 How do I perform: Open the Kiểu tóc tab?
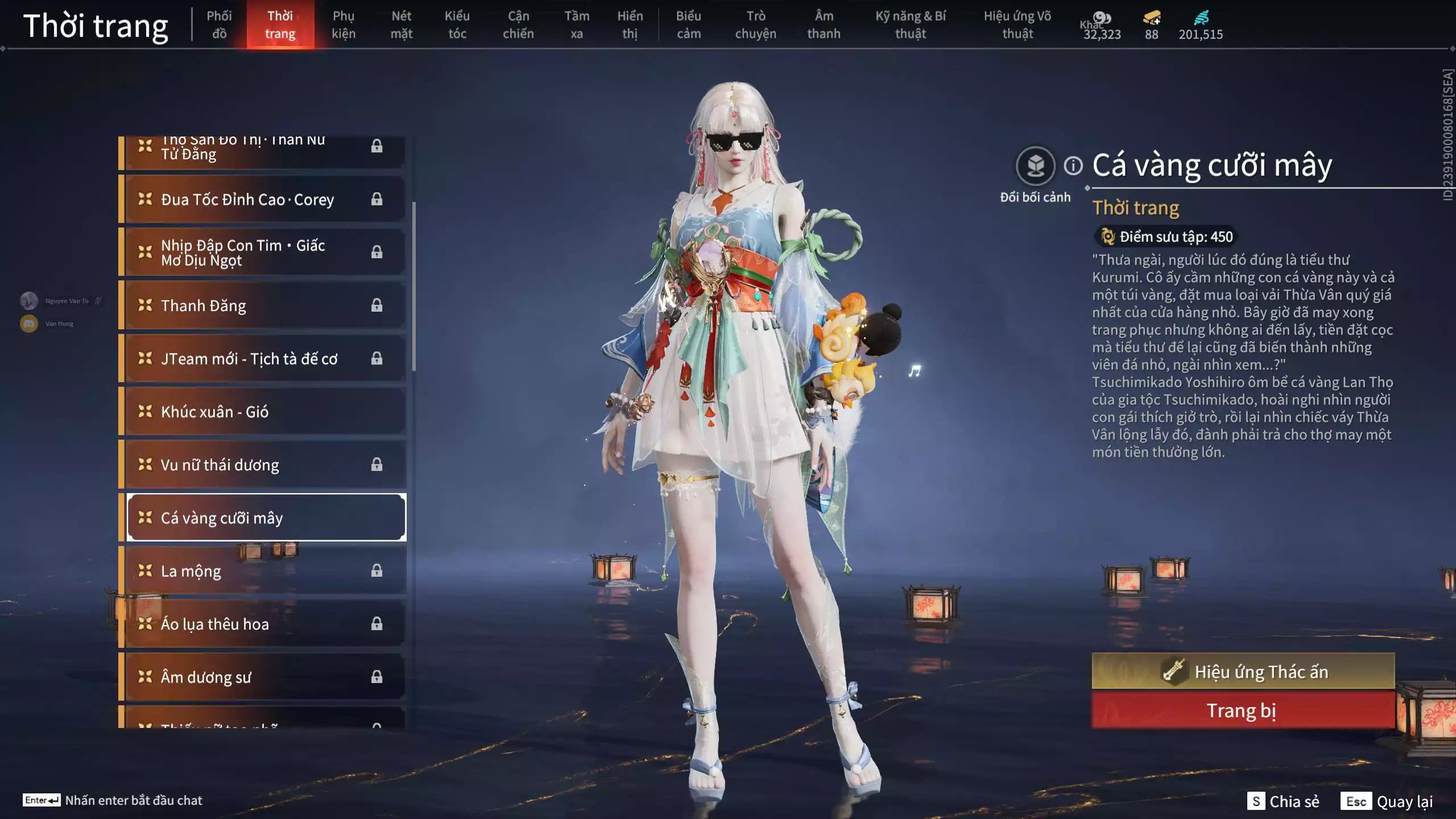point(458,24)
